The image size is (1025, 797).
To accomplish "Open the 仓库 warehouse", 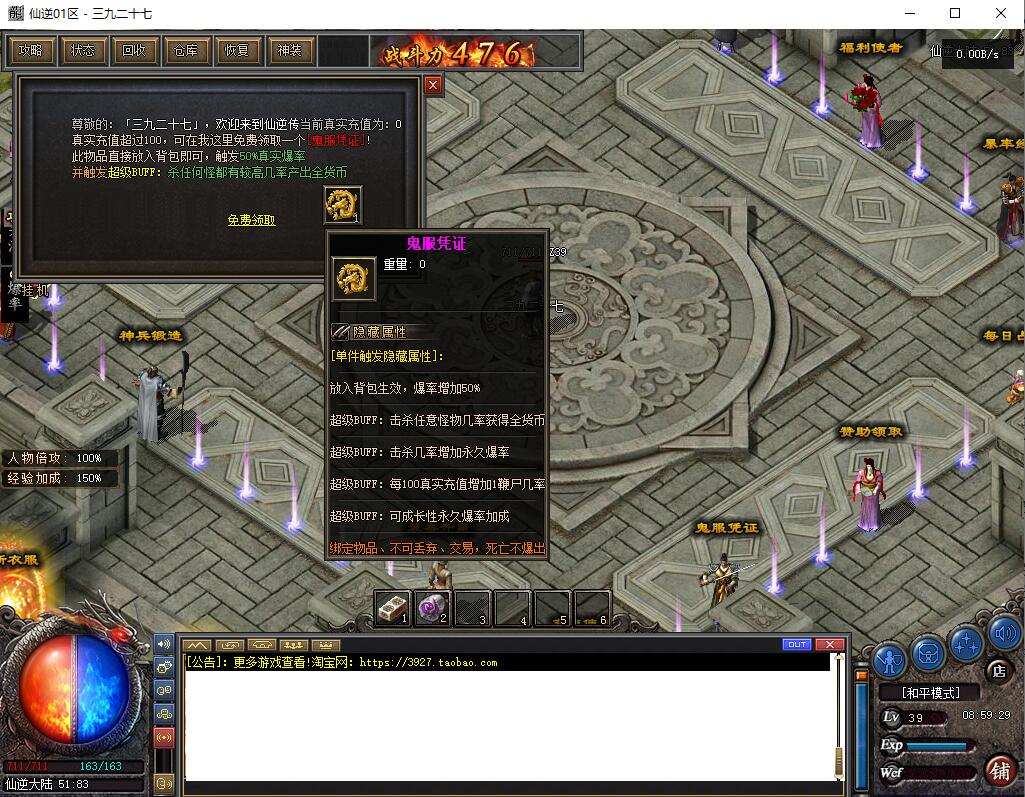I will pyautogui.click(x=186, y=51).
